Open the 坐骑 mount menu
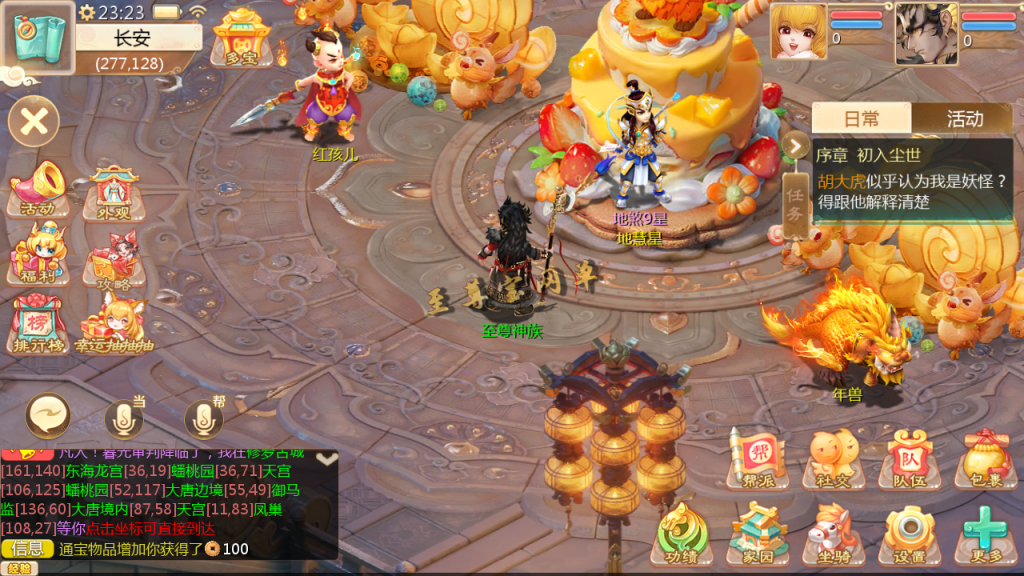The height and width of the screenshot is (576, 1024). tap(831, 533)
